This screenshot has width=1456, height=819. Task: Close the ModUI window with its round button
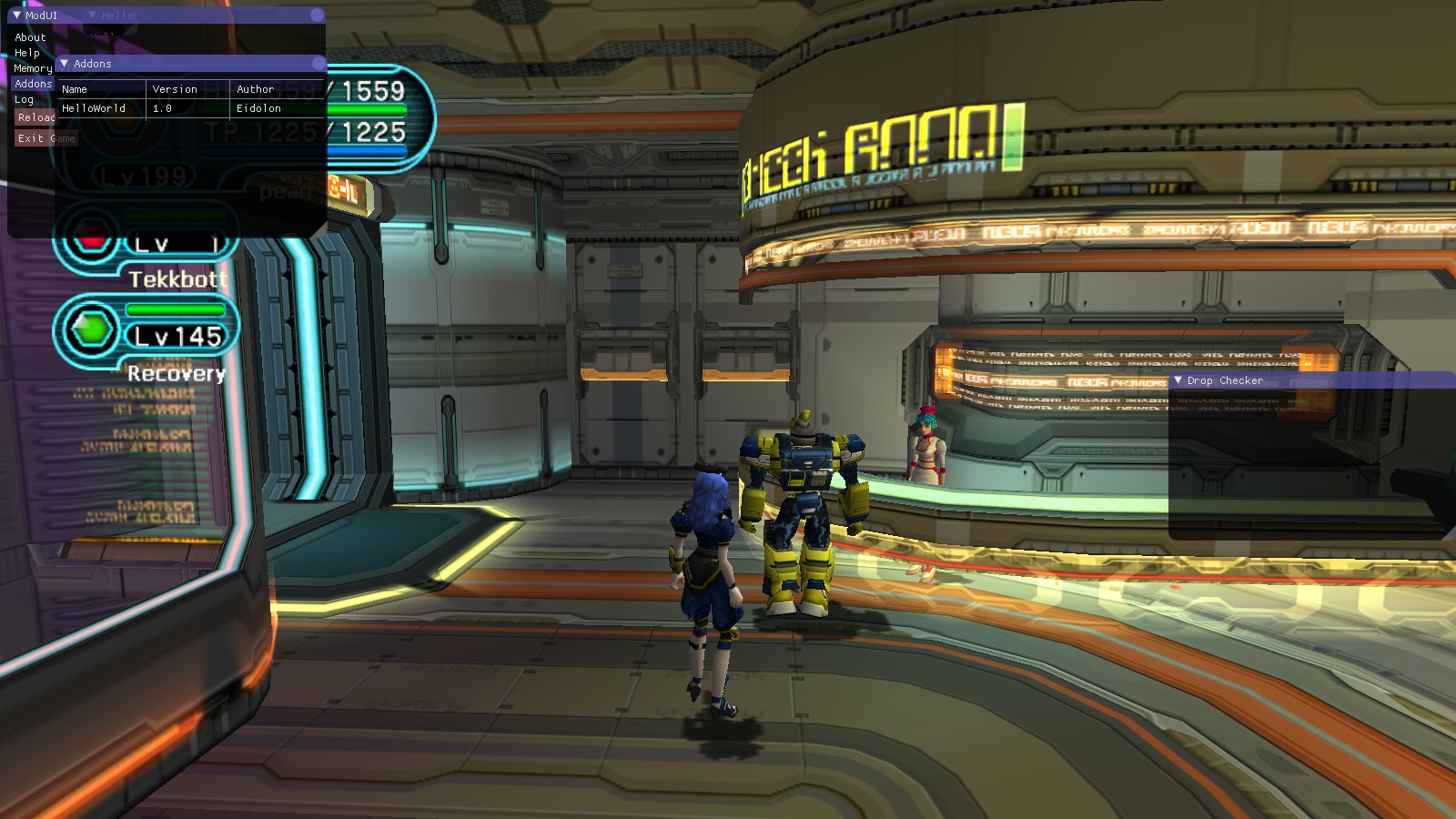coord(317,15)
